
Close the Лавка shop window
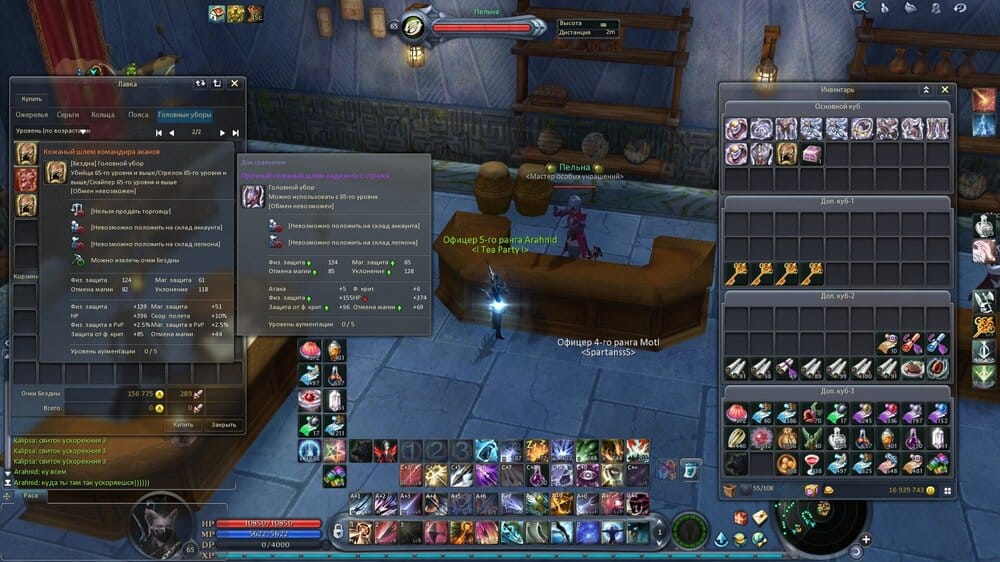tap(234, 84)
